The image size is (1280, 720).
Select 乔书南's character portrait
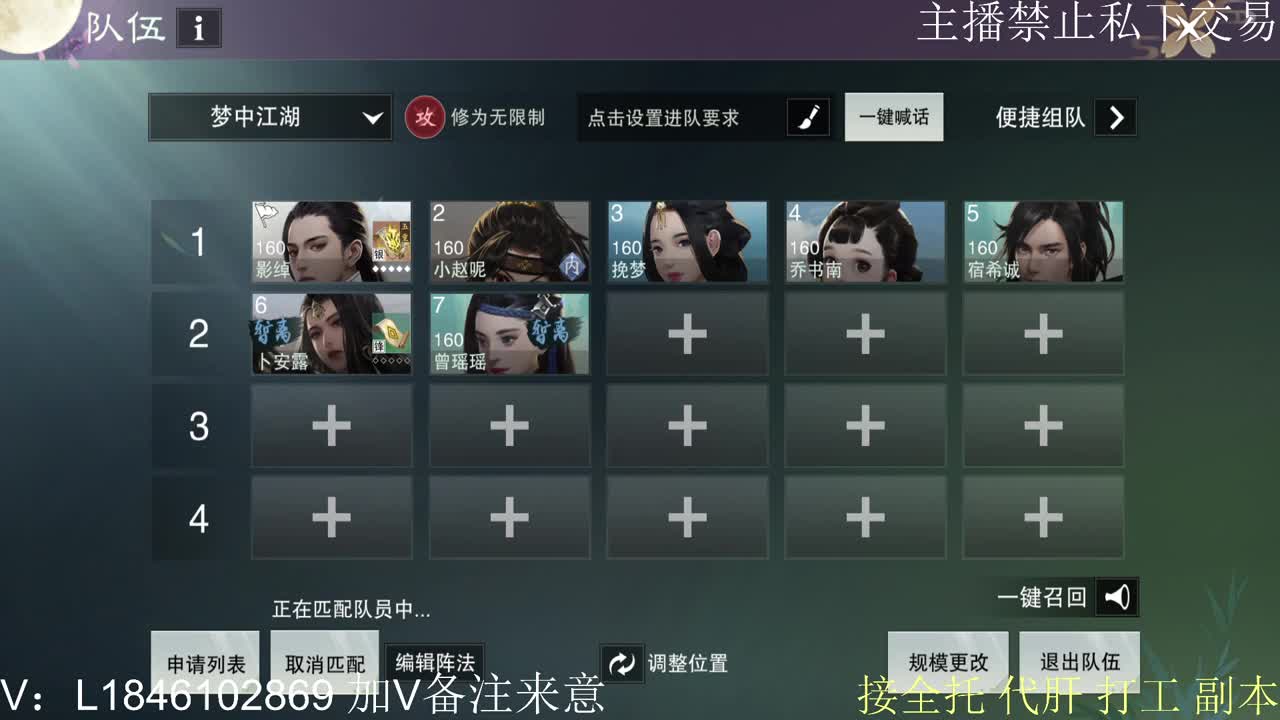865,240
